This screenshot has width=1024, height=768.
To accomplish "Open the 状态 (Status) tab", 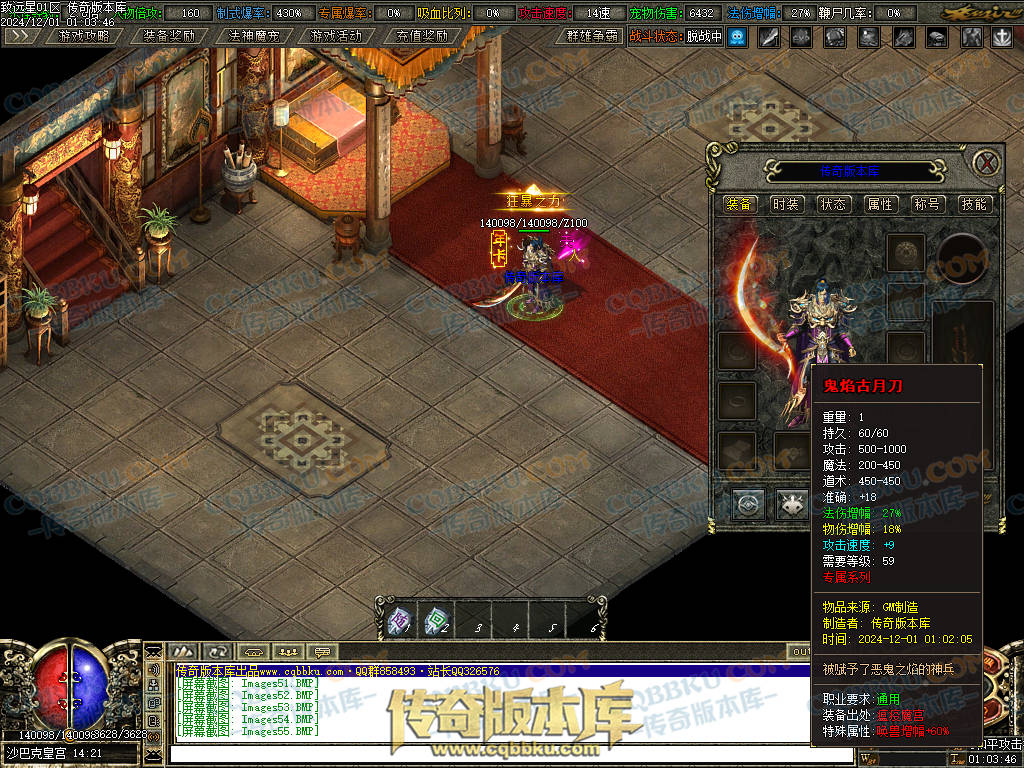I will pyautogui.click(x=833, y=204).
